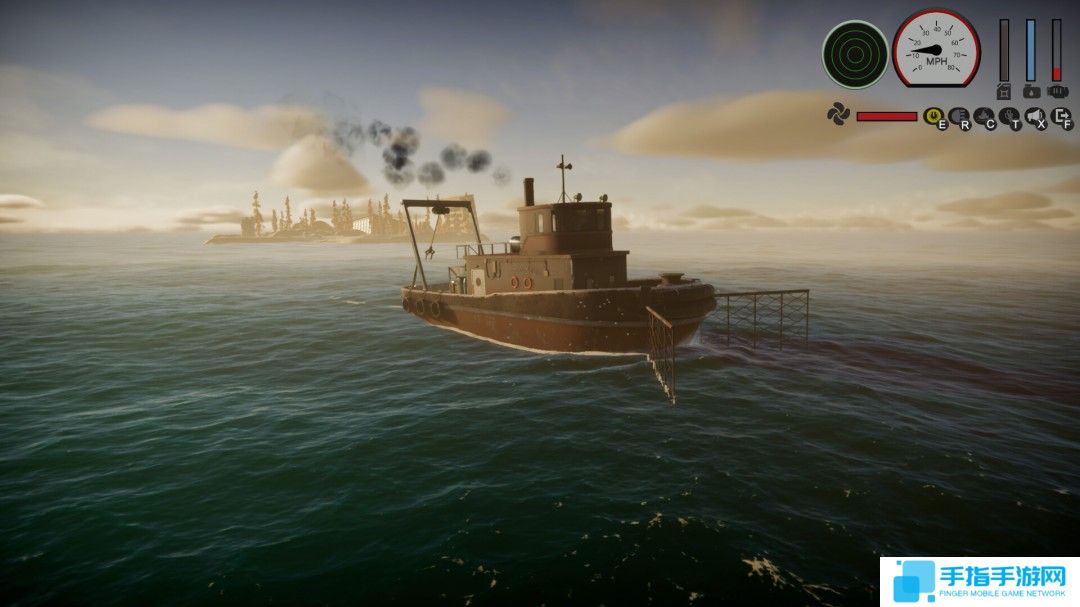This screenshot has width=1080, height=607.
Task: Click the 手指手游网 watermark logo
Action: coord(979,581)
